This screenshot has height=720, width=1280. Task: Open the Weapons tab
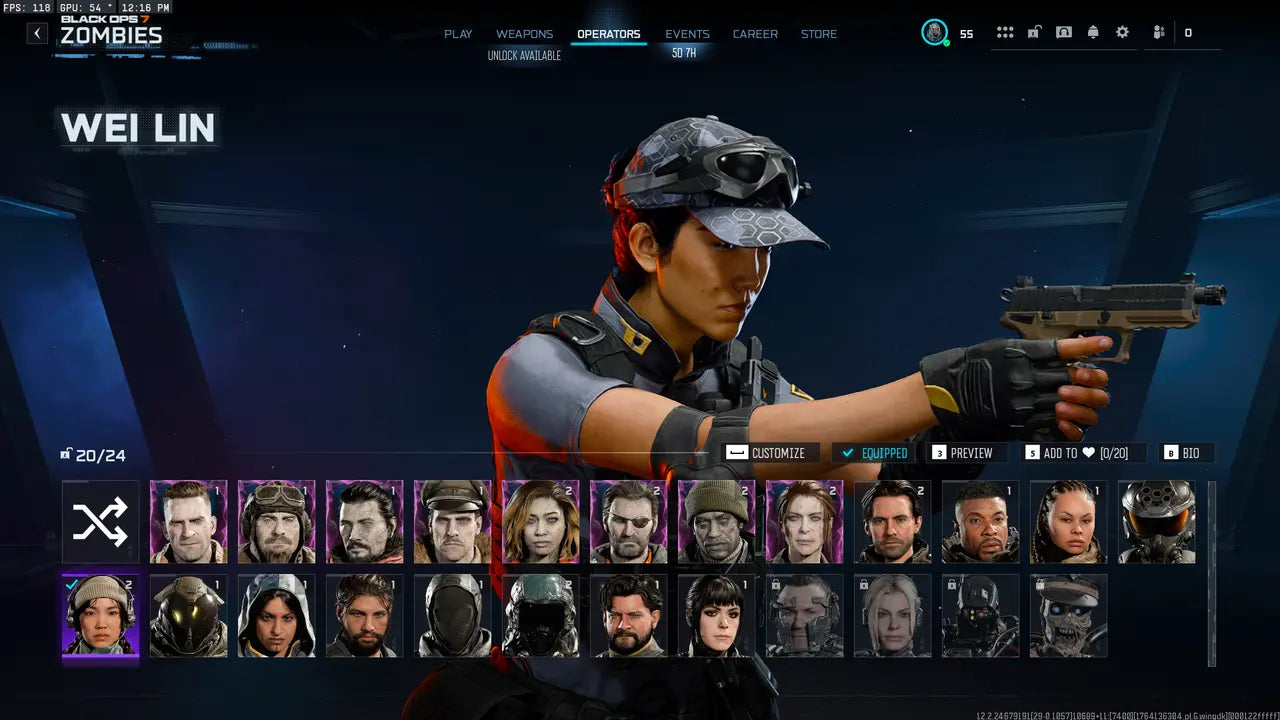coord(524,34)
